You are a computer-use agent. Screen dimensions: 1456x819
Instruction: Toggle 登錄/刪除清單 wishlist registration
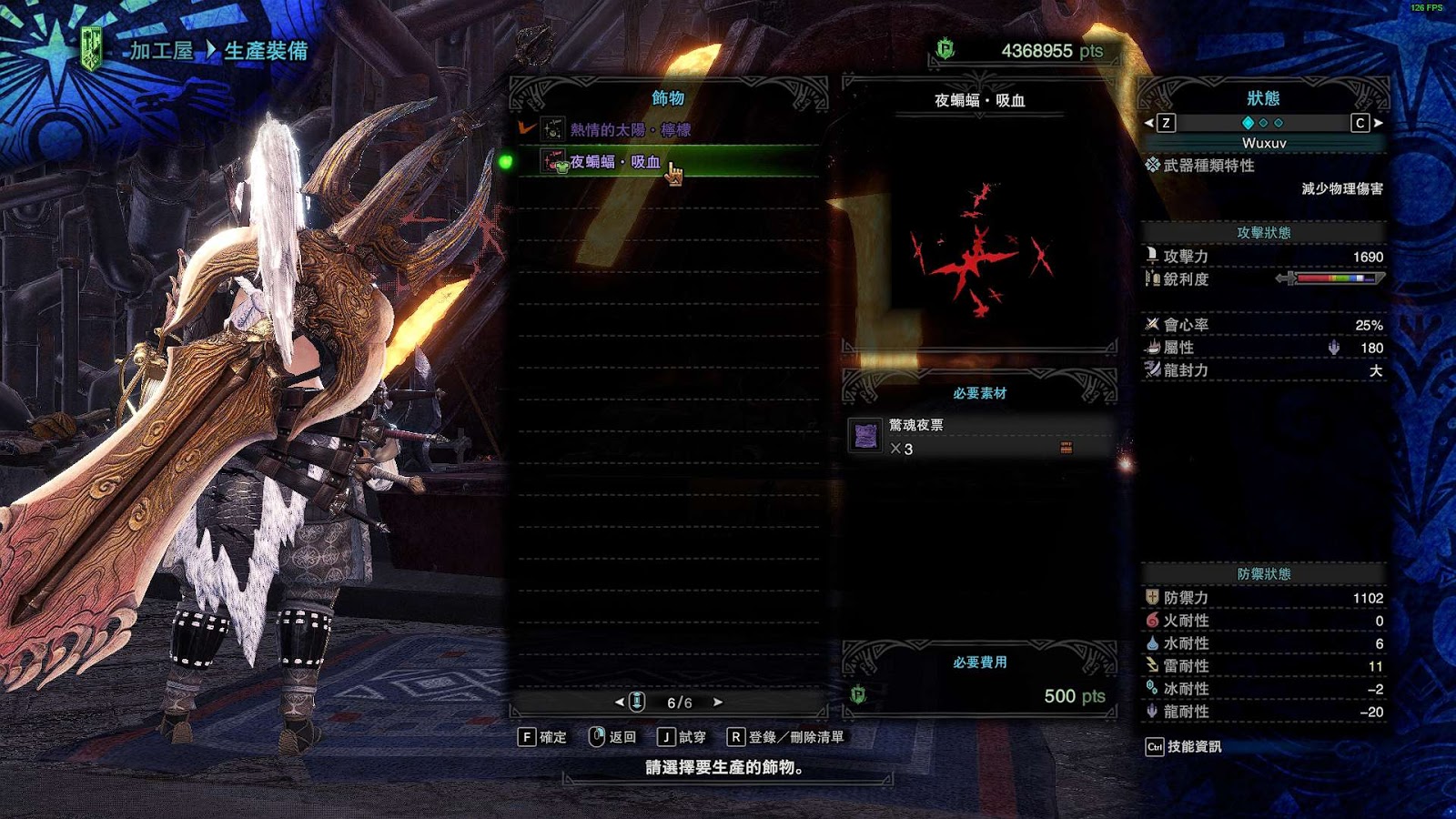click(x=785, y=737)
